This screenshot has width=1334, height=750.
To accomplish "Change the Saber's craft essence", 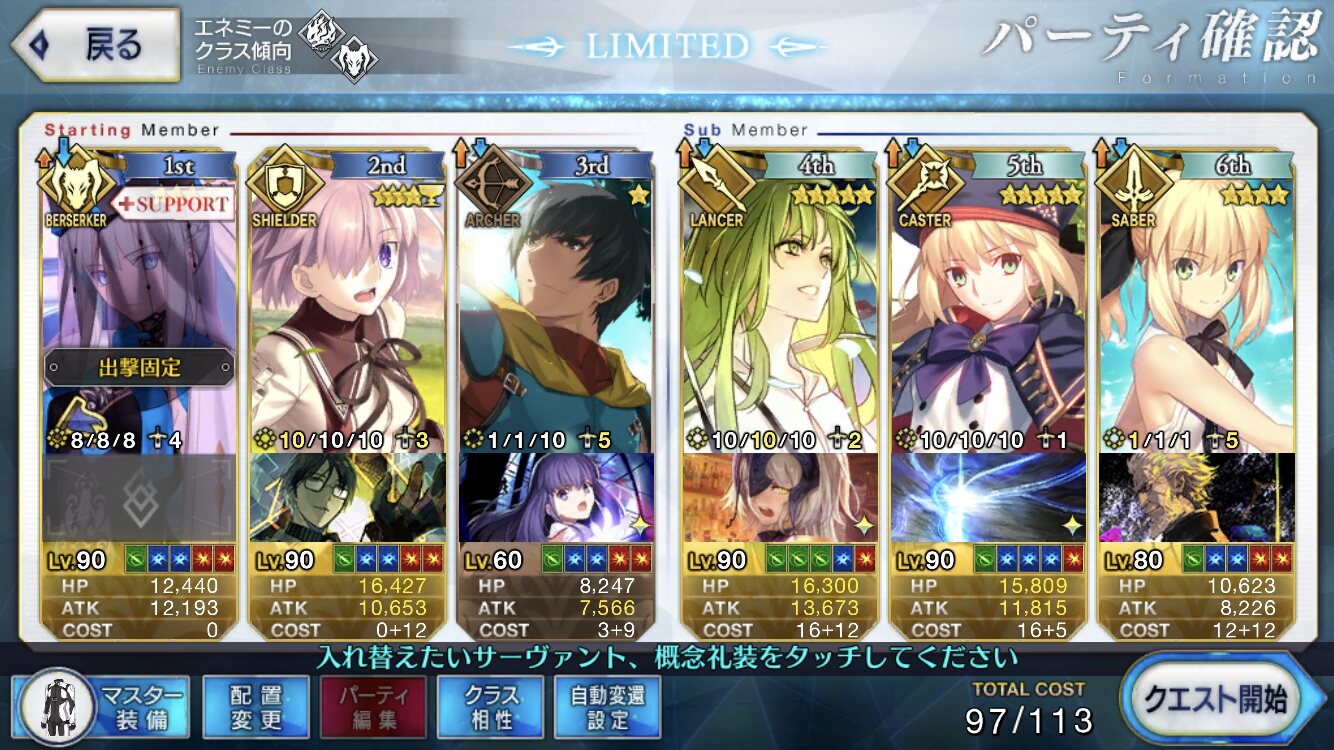I will [1196, 497].
